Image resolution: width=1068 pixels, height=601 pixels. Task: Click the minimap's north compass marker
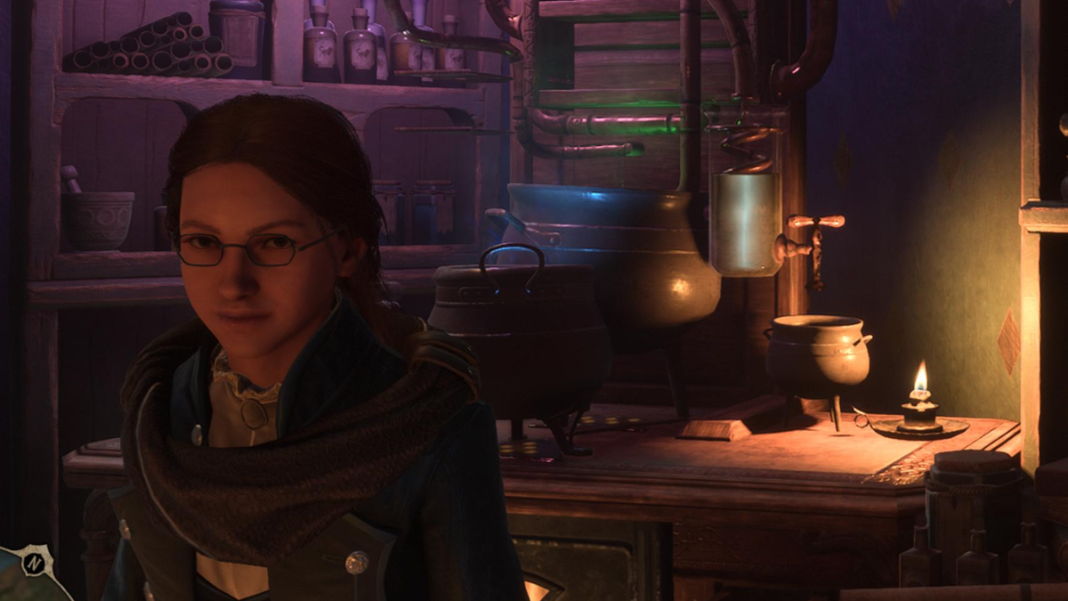(32, 563)
